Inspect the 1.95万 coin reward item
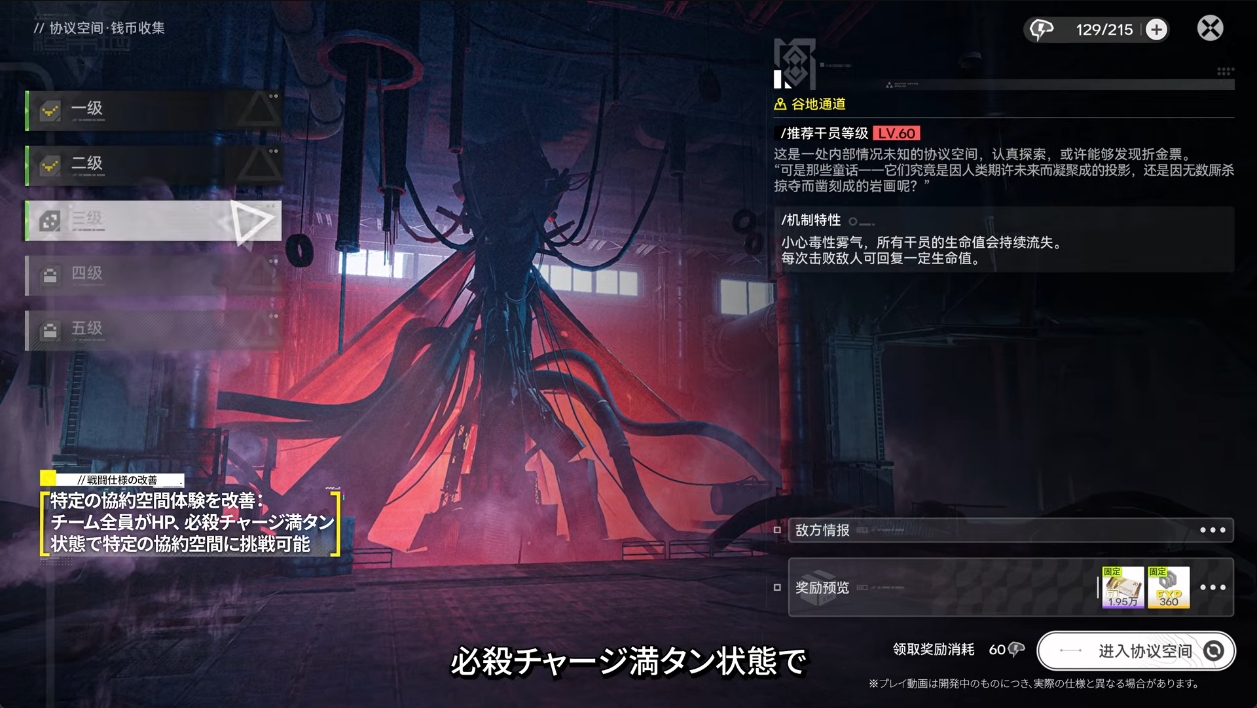 (1123, 588)
